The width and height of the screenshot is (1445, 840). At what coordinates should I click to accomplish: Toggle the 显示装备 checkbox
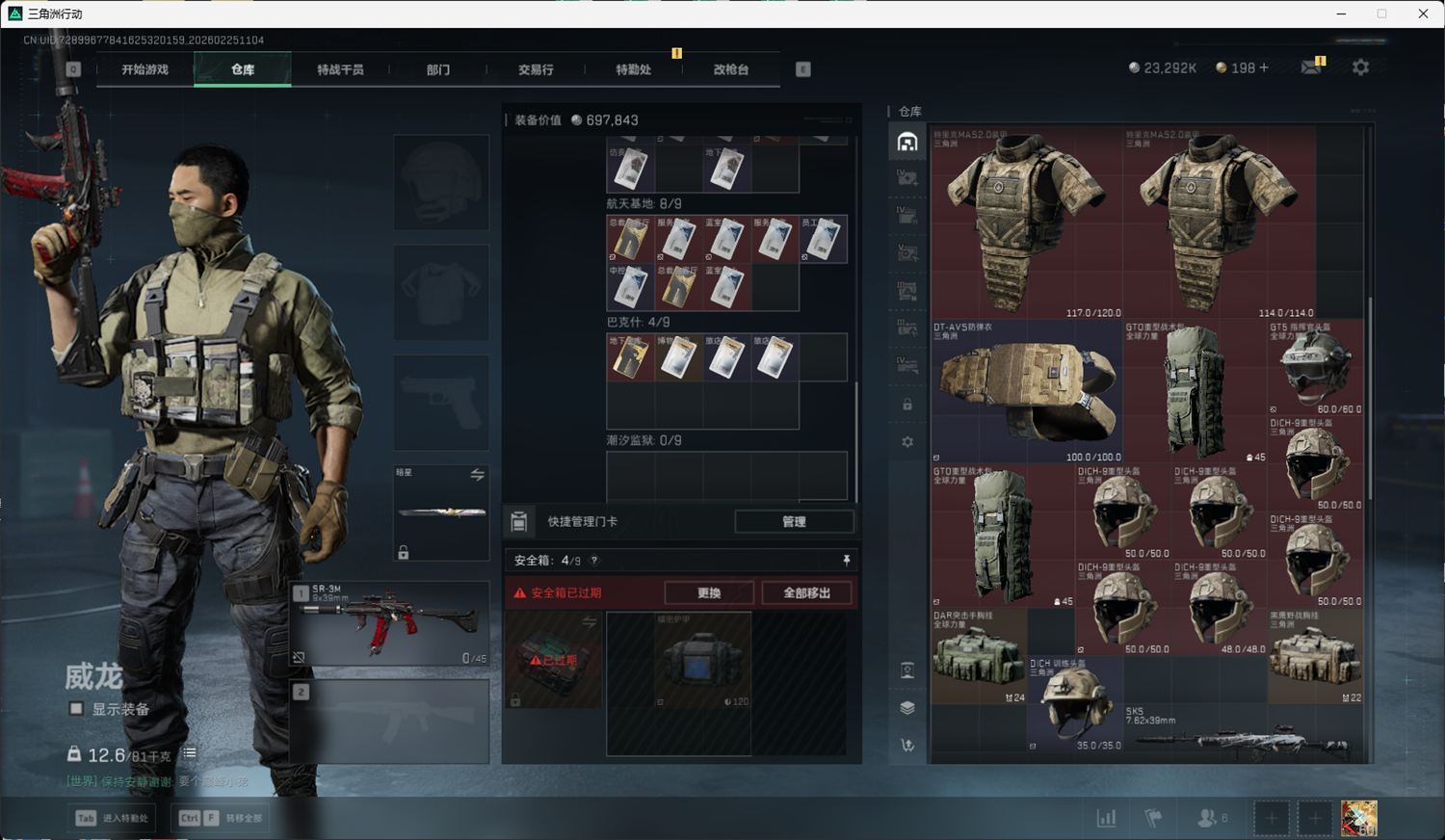tap(76, 709)
